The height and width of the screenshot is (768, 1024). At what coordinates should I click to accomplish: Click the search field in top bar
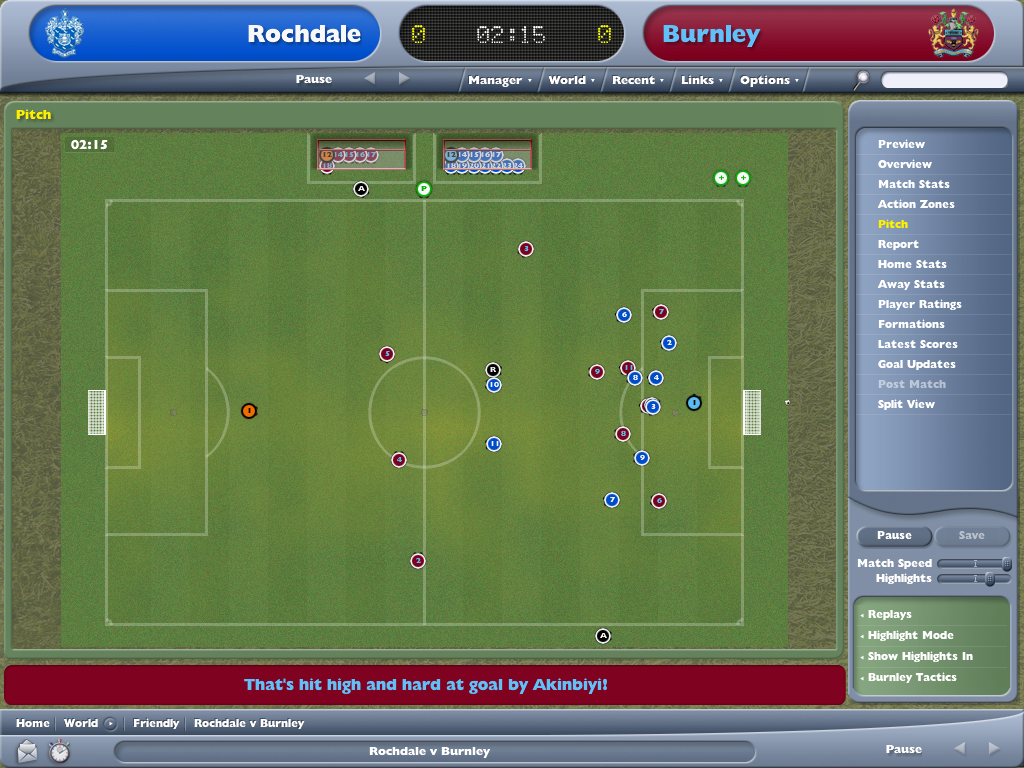[944, 80]
